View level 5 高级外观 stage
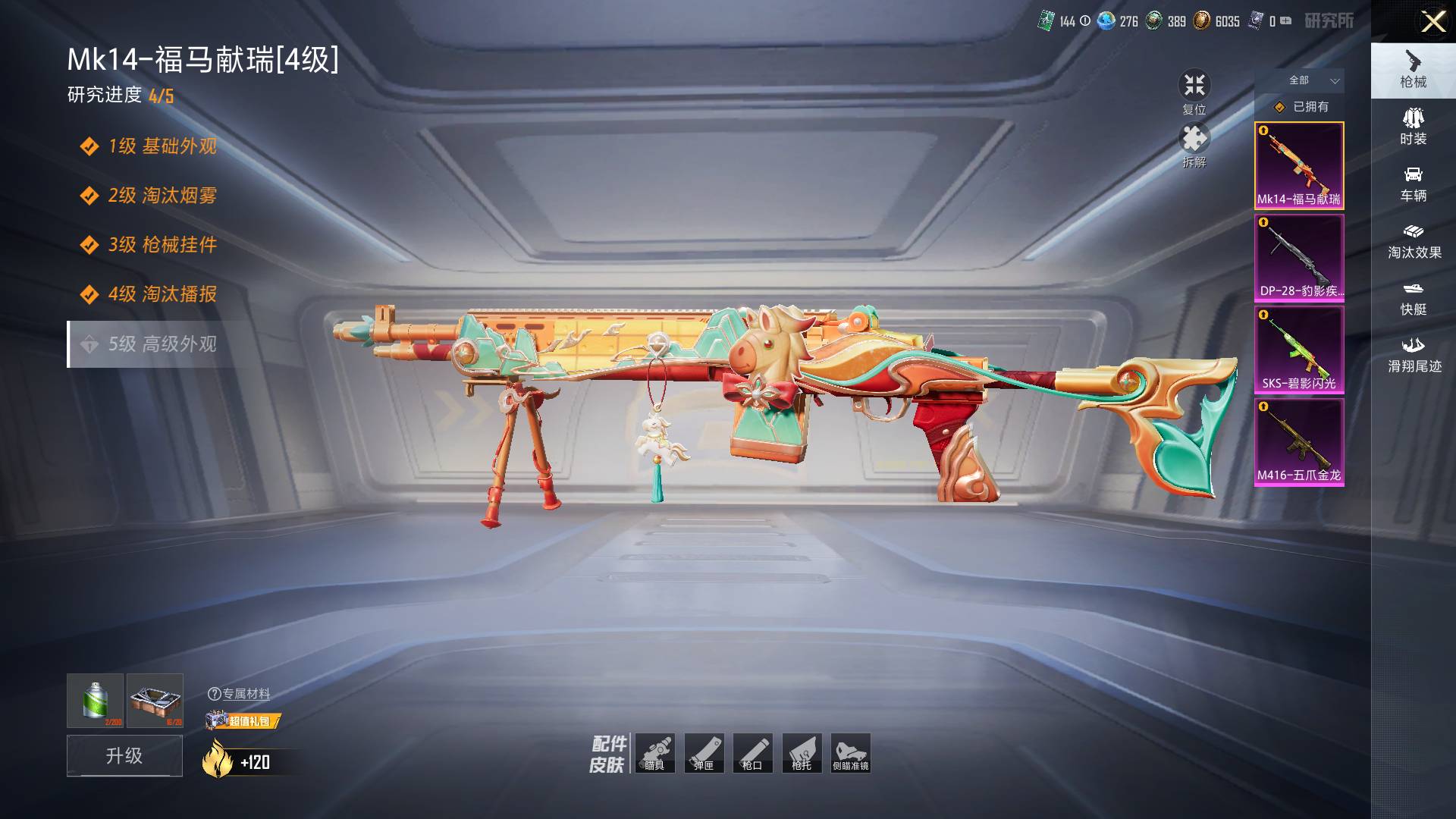The image size is (1456, 819). point(162,344)
